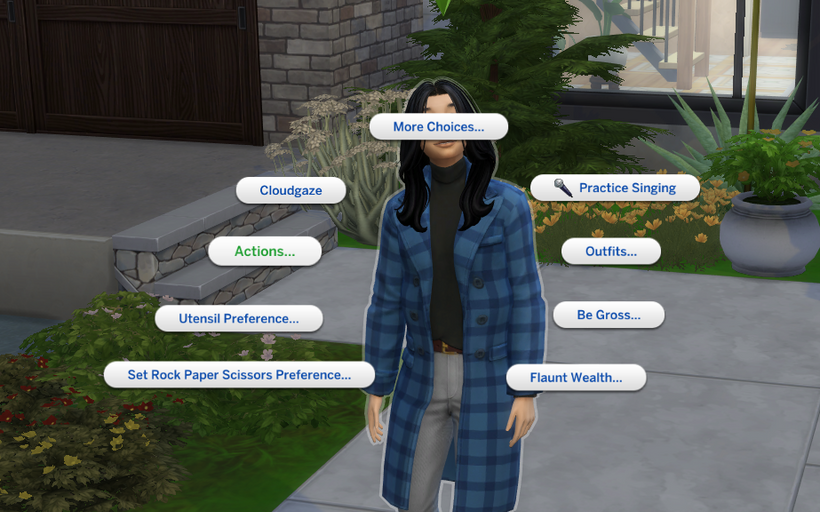The width and height of the screenshot is (820, 512).
Task: Select Utensil Preference option
Action: point(239,318)
